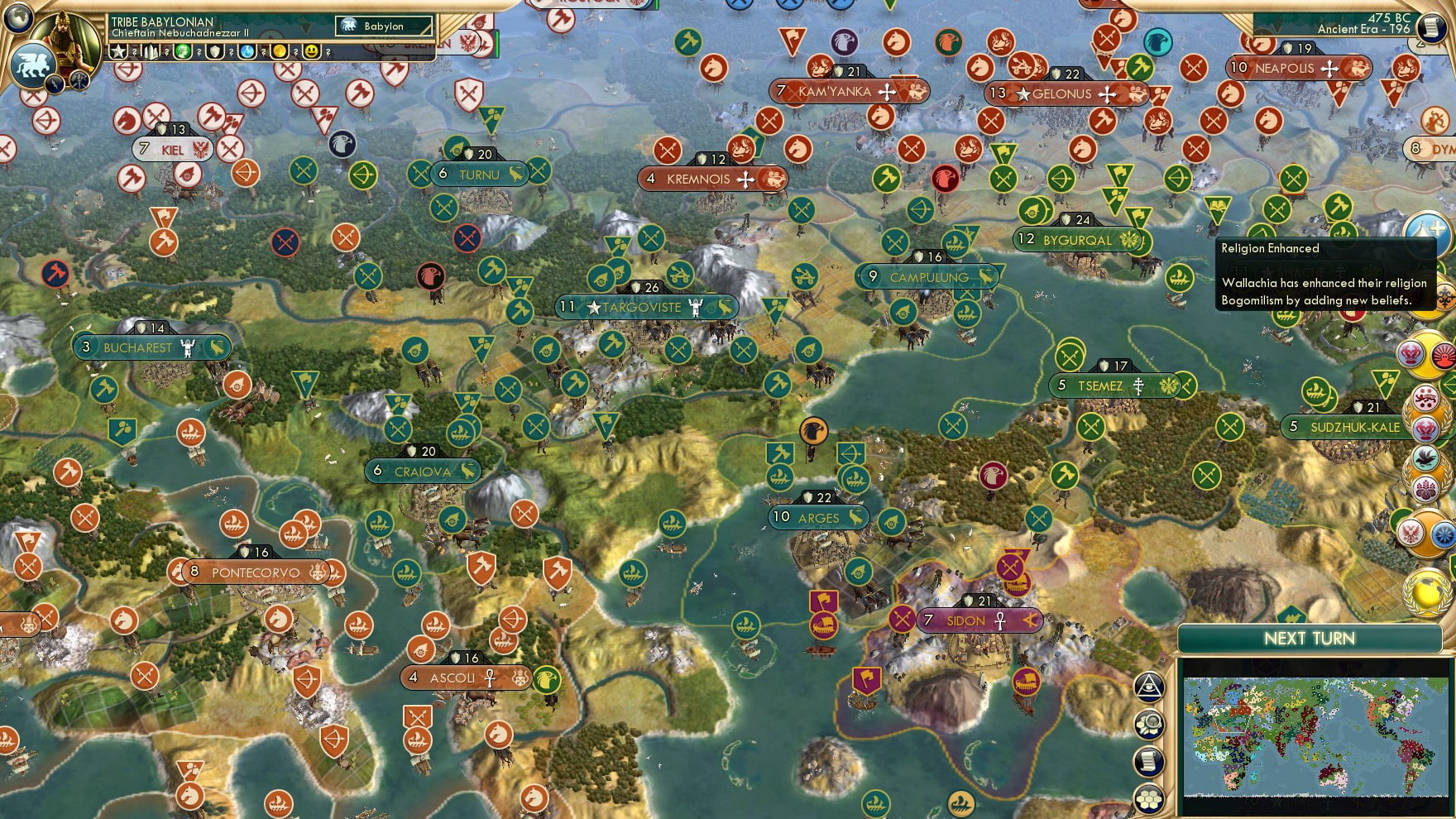This screenshot has height=819, width=1456.
Task: Open the notification log scroll icon near minimap
Action: [1149, 760]
